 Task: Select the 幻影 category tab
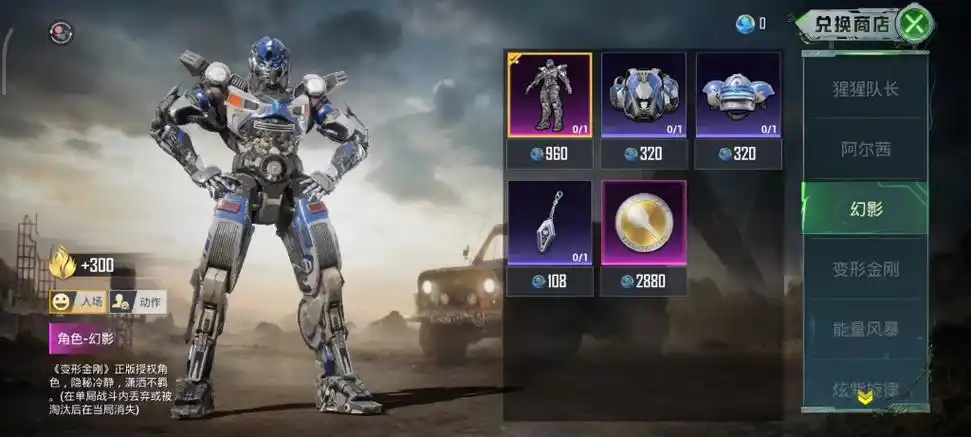pyautogui.click(x=866, y=209)
